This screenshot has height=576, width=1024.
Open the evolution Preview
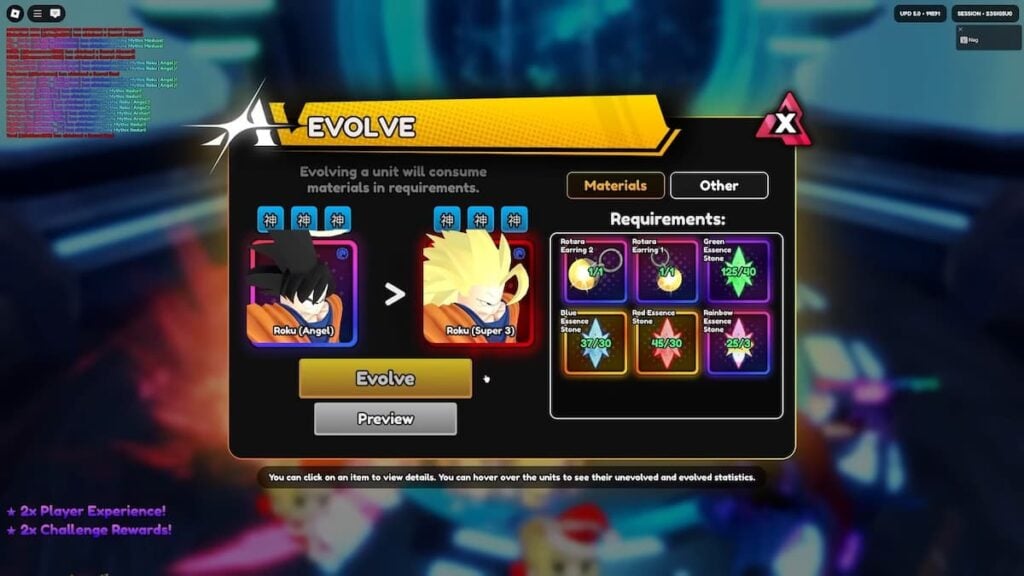385,419
